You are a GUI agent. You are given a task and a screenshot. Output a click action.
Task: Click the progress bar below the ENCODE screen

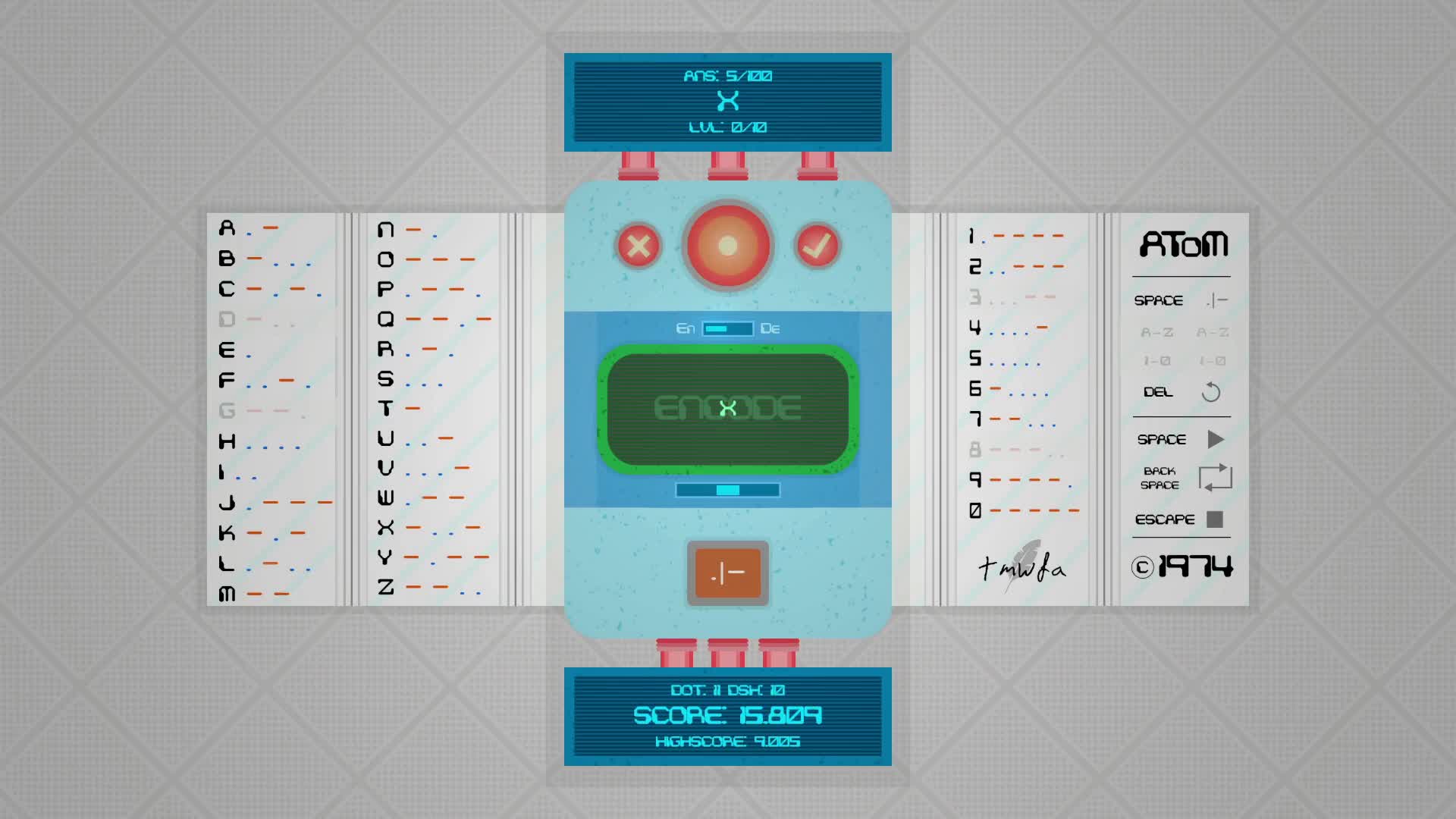coord(726,490)
